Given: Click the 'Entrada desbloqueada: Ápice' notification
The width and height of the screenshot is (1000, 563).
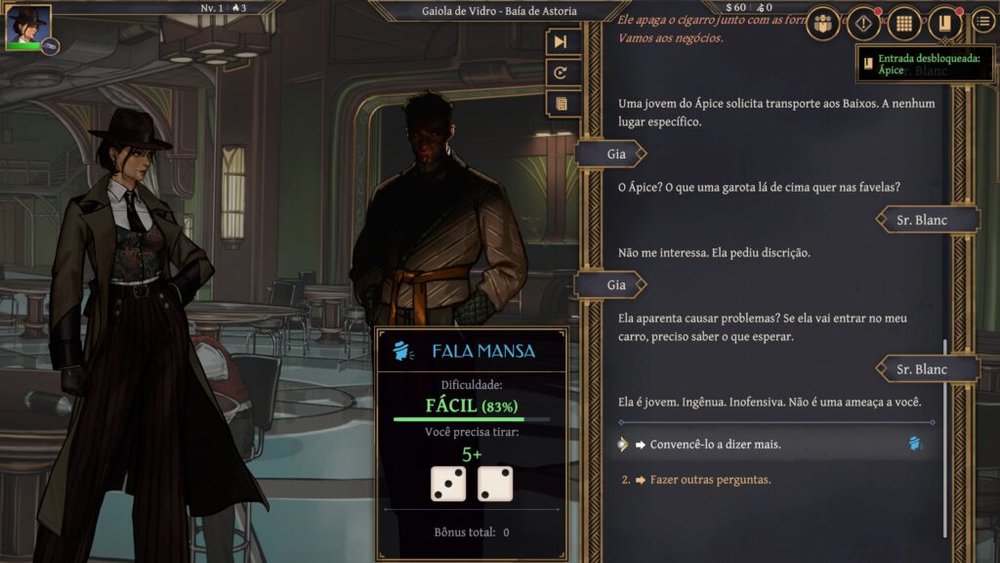Looking at the screenshot, I should point(924,64).
